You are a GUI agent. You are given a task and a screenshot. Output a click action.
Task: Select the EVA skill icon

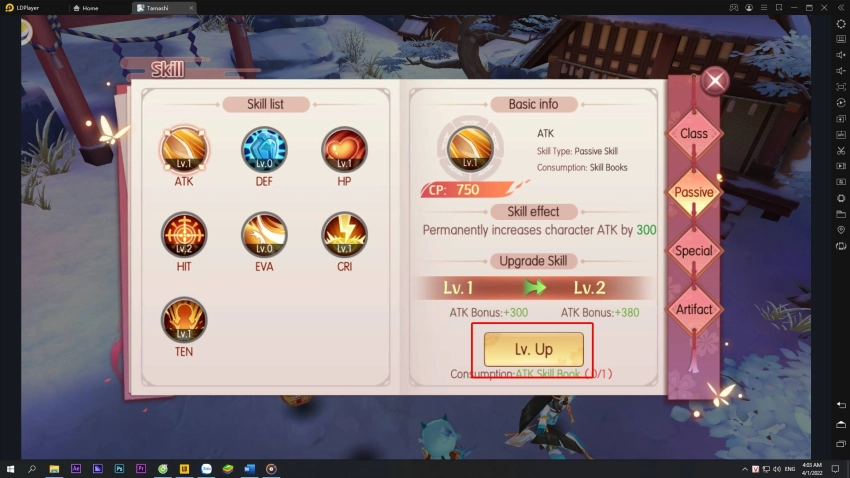click(x=264, y=235)
